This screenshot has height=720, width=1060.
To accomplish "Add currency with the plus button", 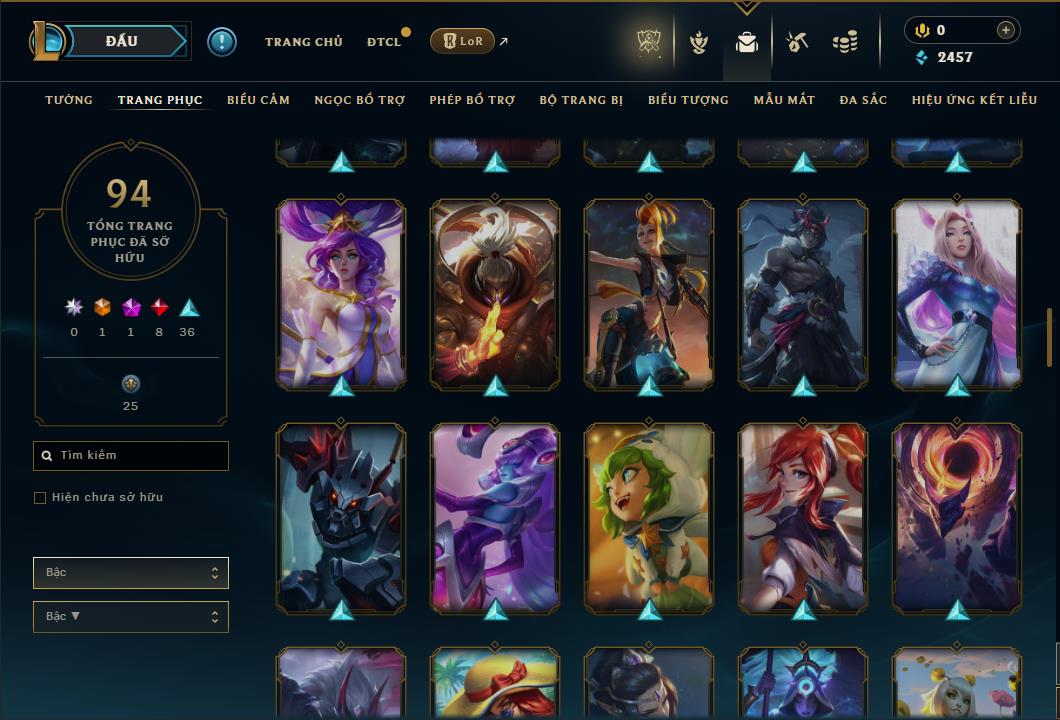I will [x=1005, y=31].
